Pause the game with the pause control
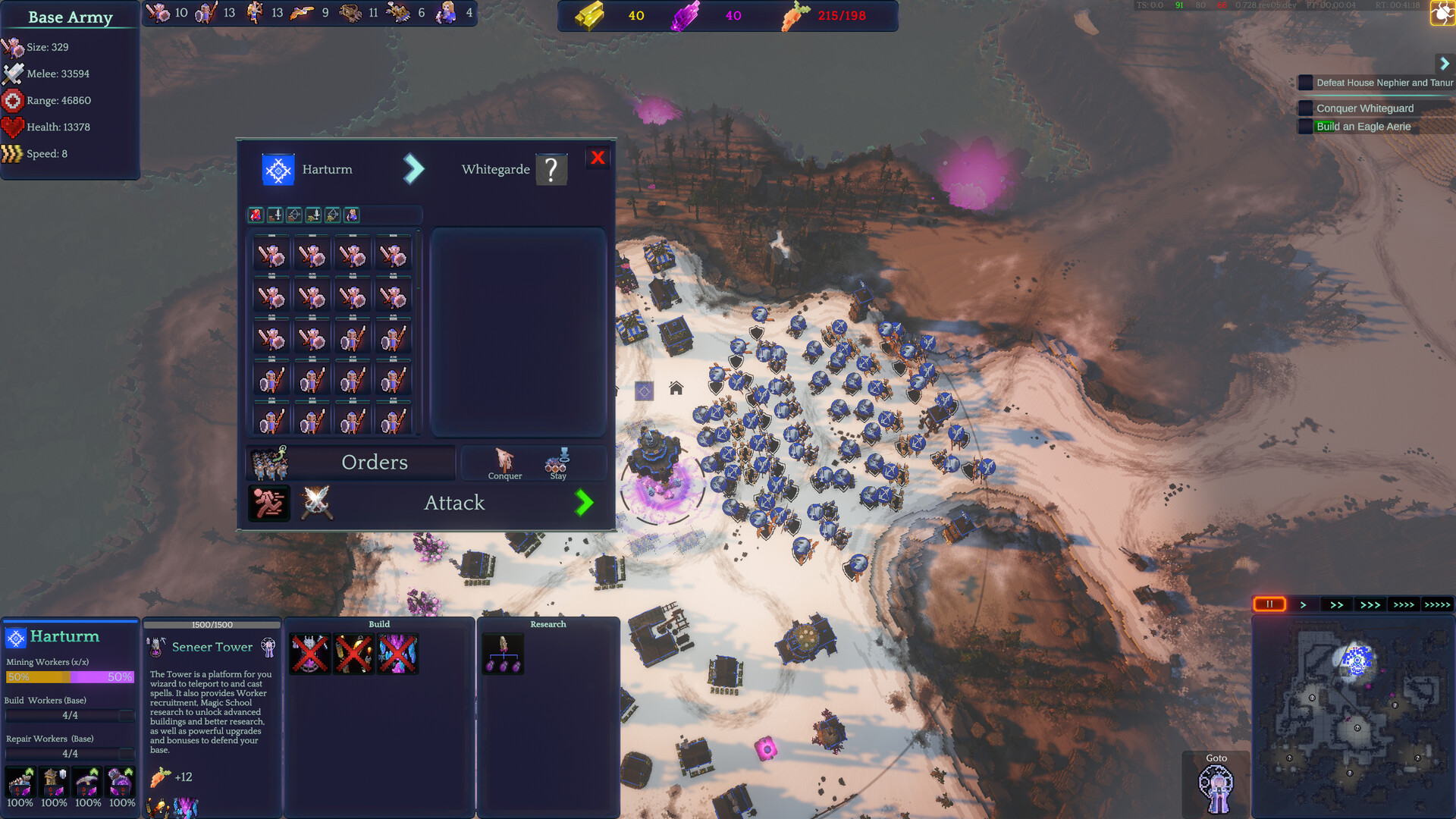This screenshot has height=819, width=1456. click(x=1270, y=604)
